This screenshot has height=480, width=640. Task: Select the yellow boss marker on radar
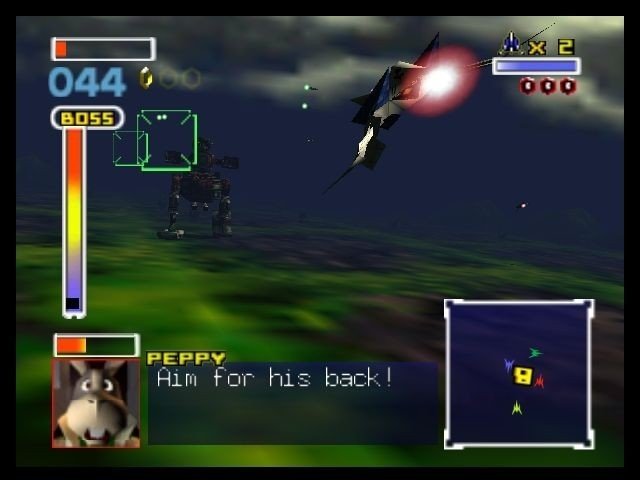(522, 376)
